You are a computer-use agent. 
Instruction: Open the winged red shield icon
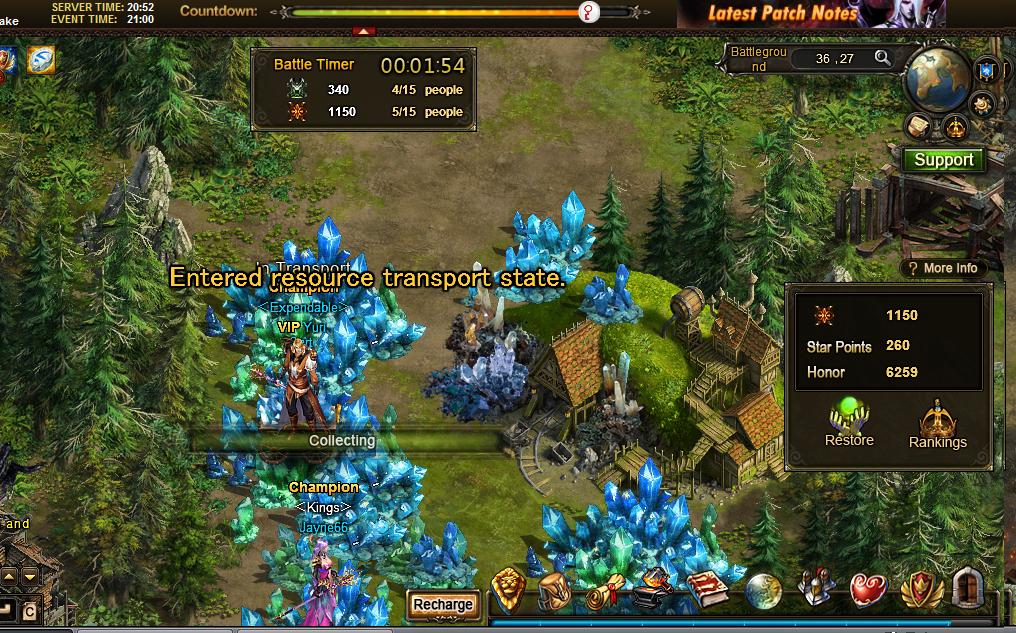920,590
